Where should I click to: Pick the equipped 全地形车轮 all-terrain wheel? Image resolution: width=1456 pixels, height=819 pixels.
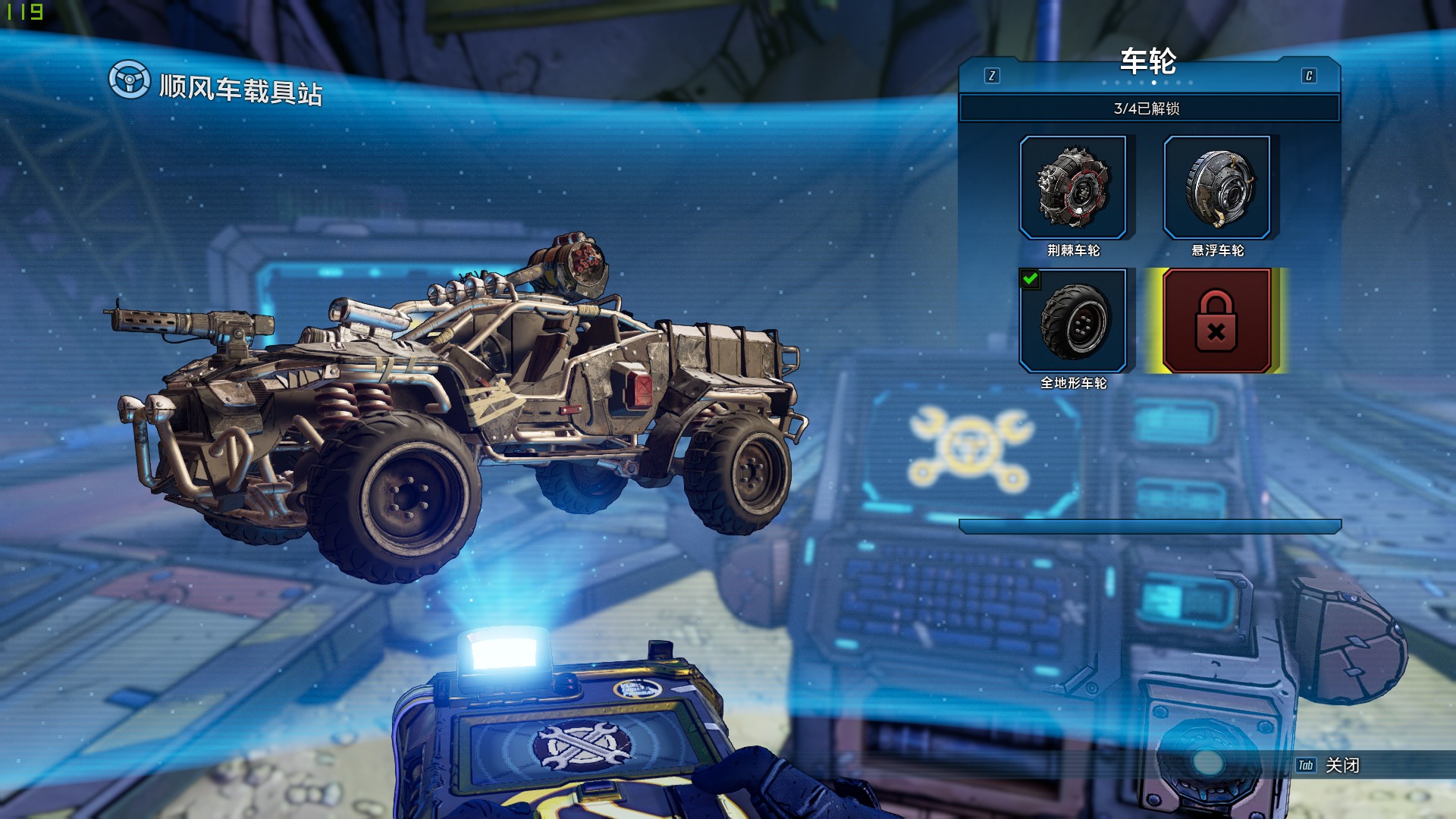(x=1073, y=321)
